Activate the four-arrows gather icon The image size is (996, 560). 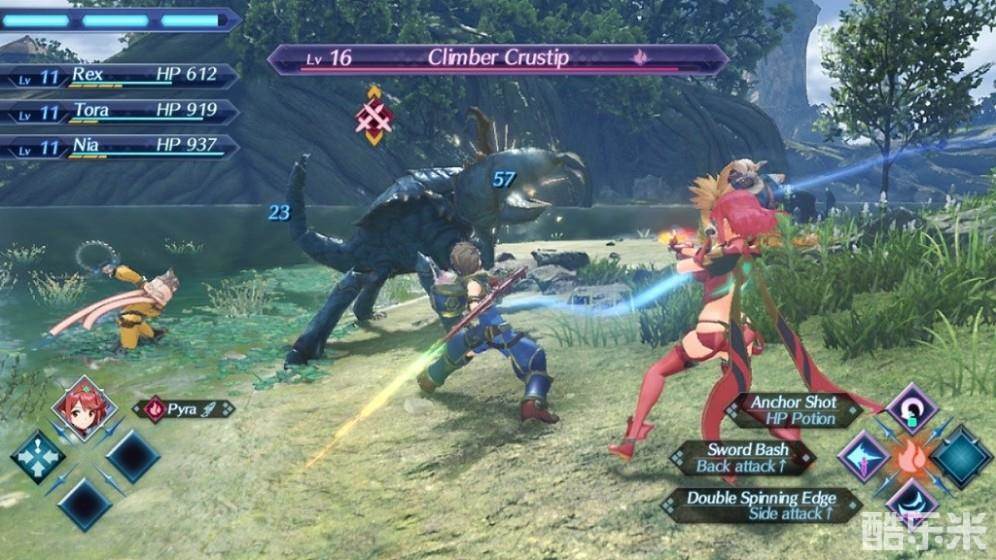(x=38, y=456)
